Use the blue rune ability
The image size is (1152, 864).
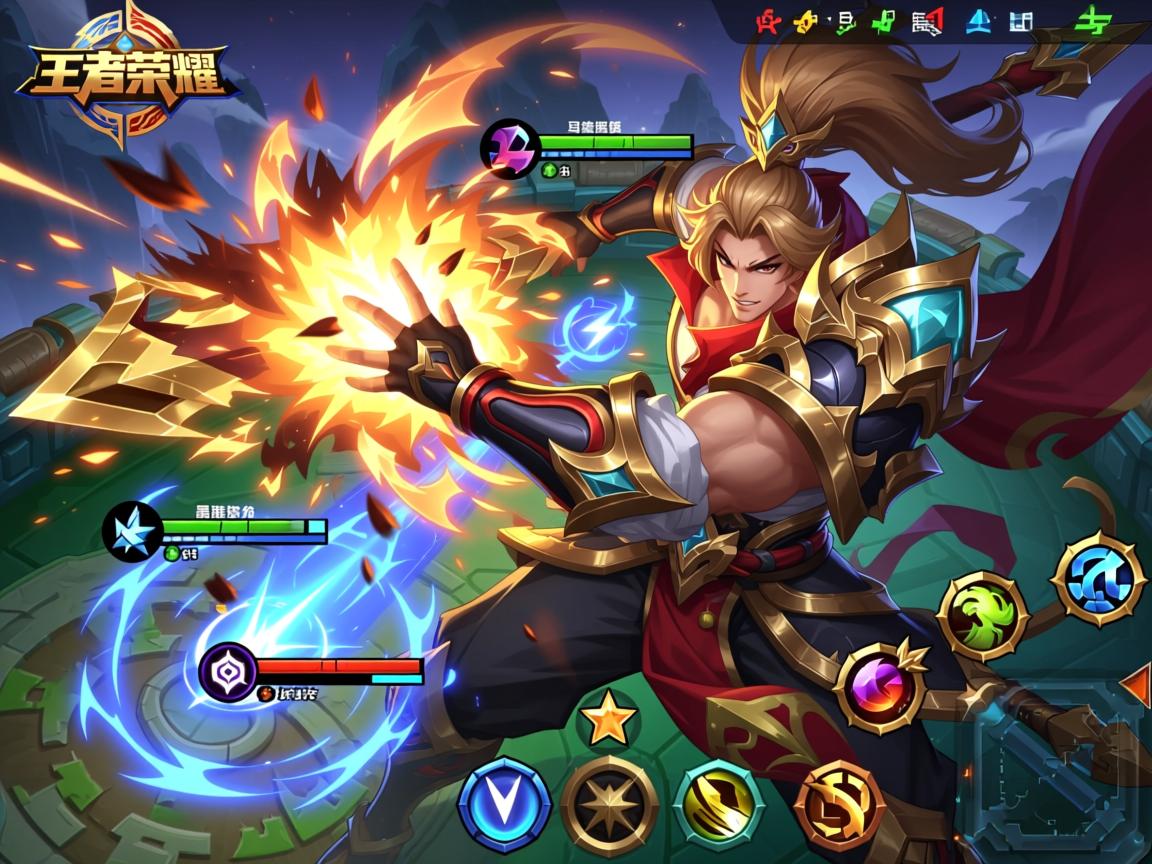click(1099, 579)
